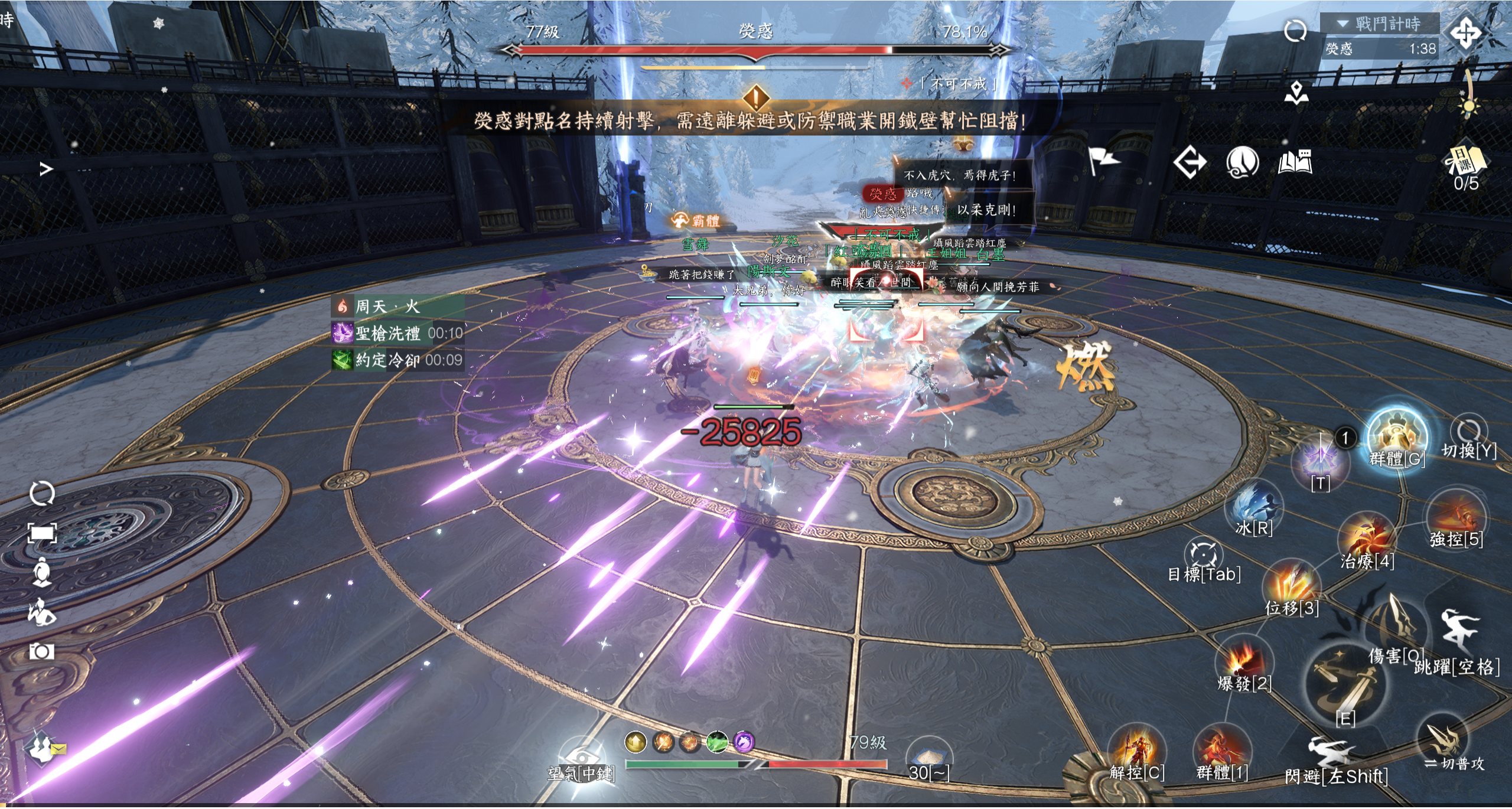This screenshot has width=1512, height=809.
Task: Open the 日課 daily tasks icon
Action: tap(1466, 161)
